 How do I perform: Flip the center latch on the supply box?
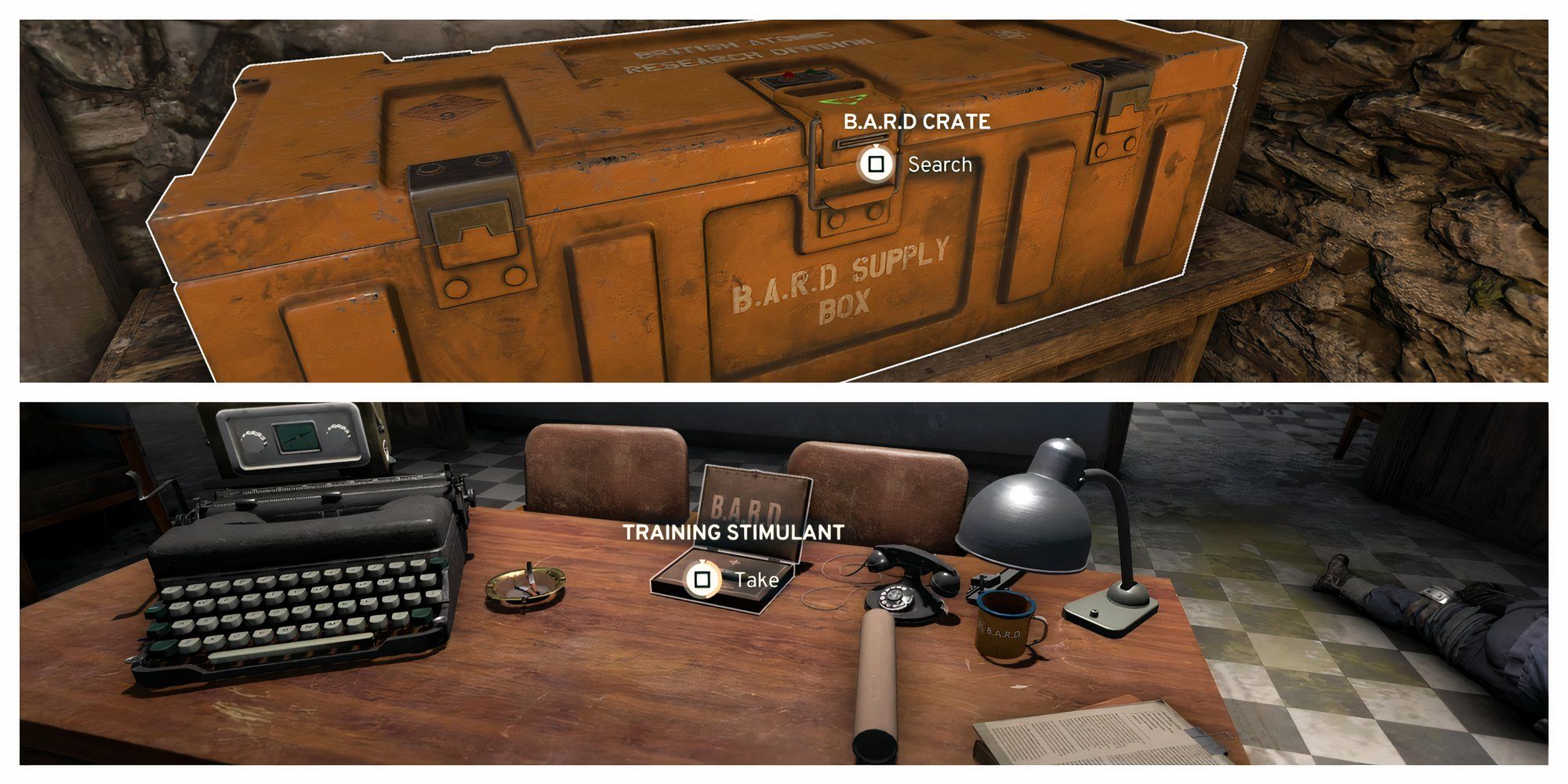point(855,196)
